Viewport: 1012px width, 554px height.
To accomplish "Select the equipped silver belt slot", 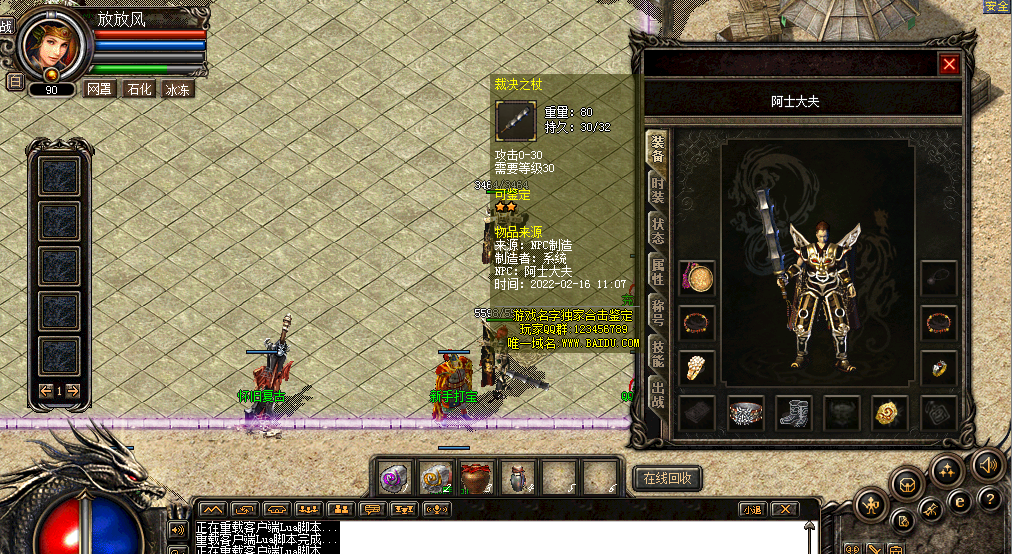I will pyautogui.click(x=745, y=412).
